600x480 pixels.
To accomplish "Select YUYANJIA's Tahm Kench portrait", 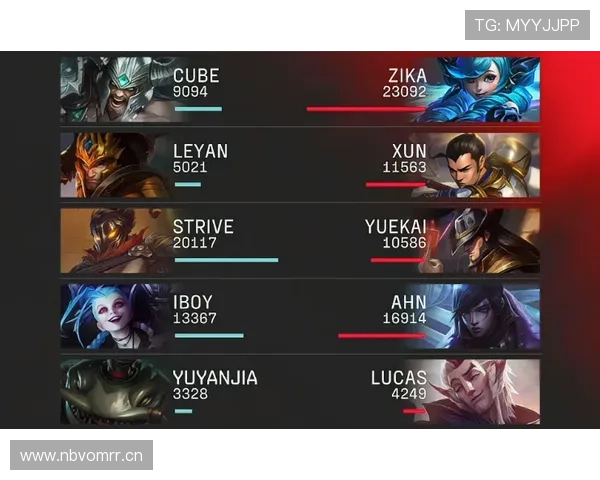I will 112,391.
